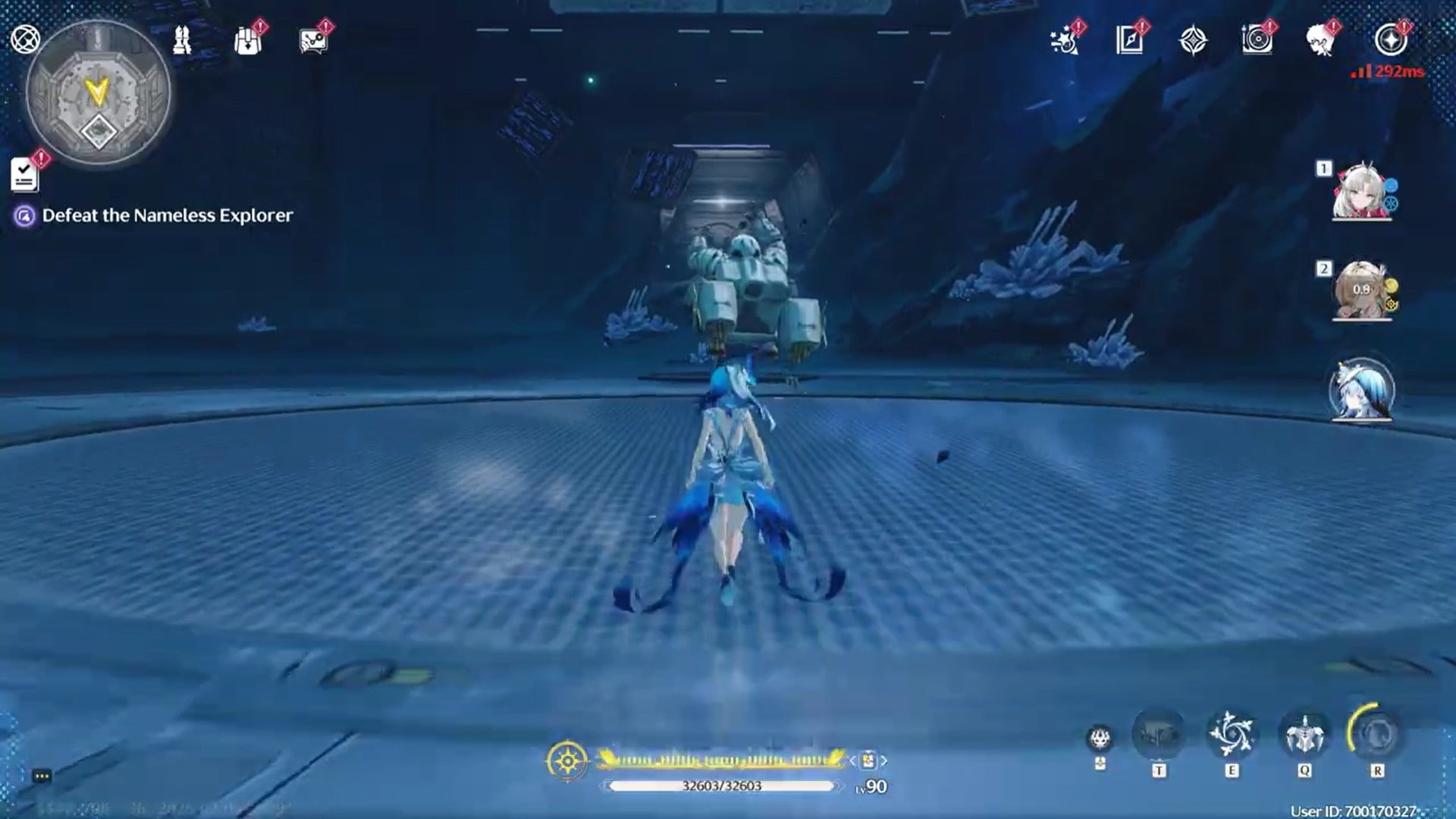
Task: Open the quest tracker checklist icon
Action: (25, 176)
